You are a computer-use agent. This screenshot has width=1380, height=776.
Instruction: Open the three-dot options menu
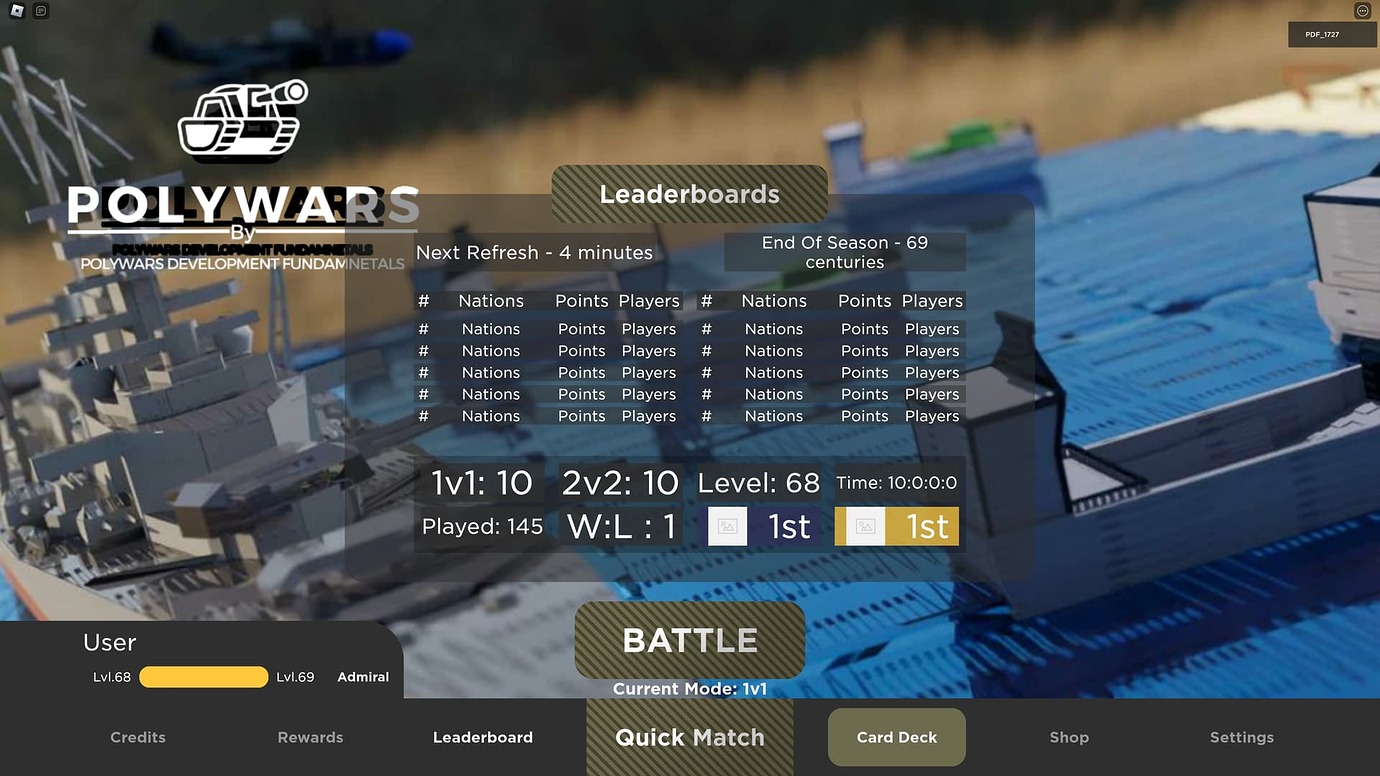click(x=1362, y=11)
